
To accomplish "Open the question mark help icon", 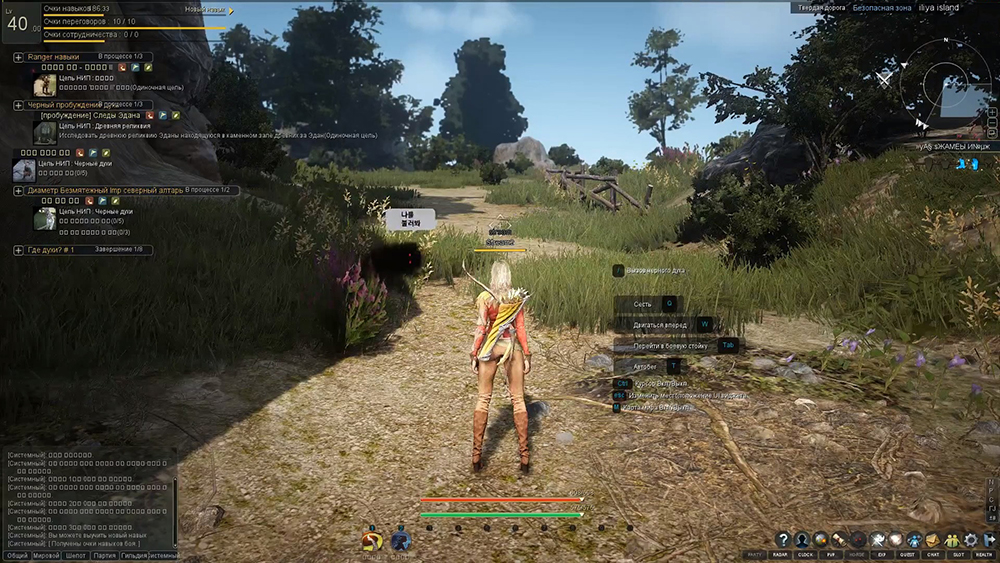I will coord(783,539).
